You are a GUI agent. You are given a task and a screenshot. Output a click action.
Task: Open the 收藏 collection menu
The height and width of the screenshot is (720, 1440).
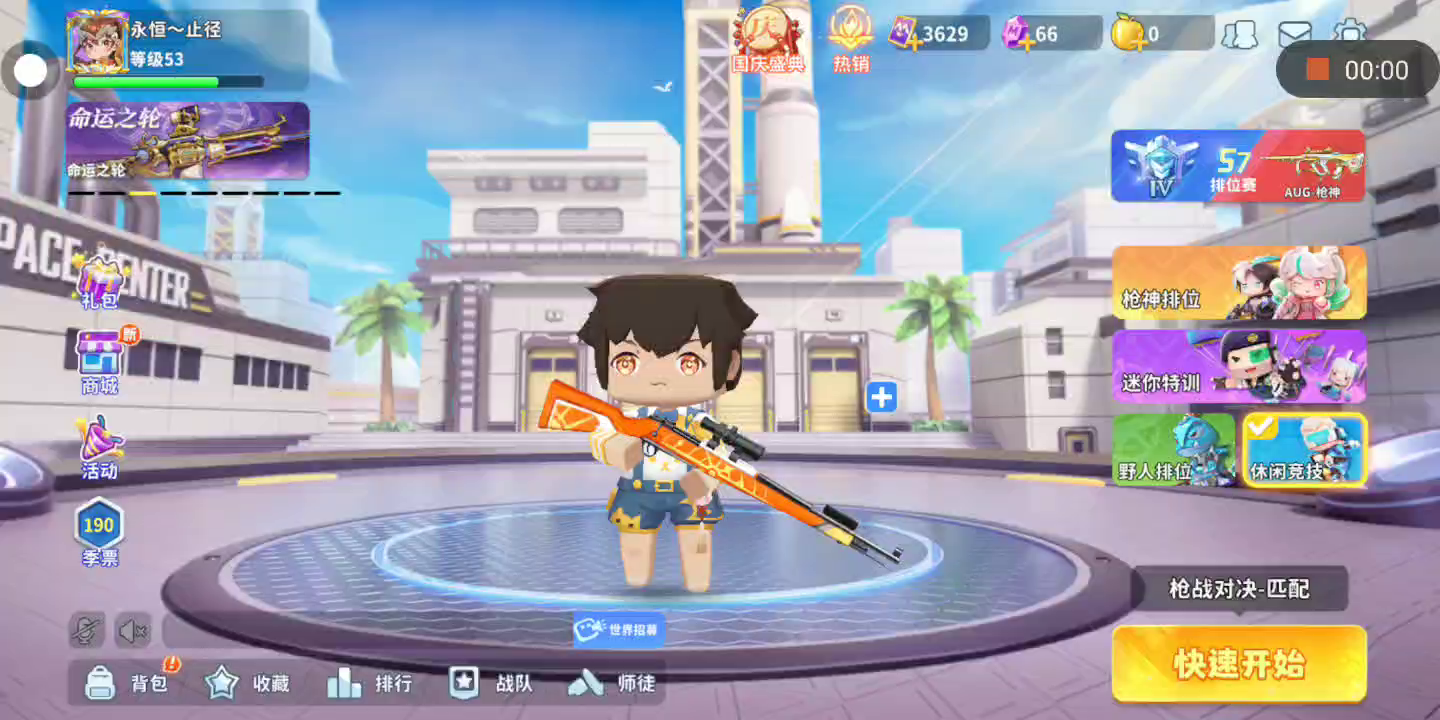point(247,683)
